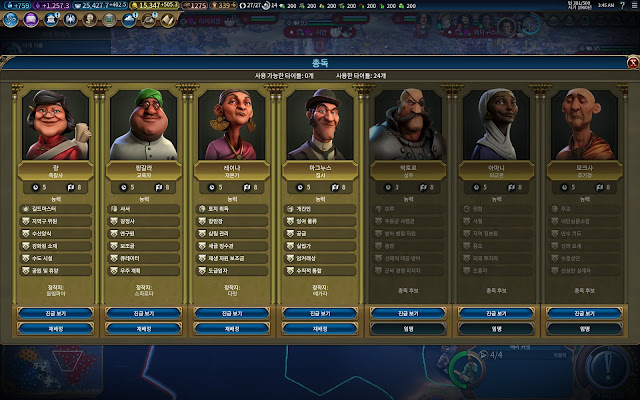Reassign governor 핑갈라
The image size is (640, 400).
click(x=143, y=327)
